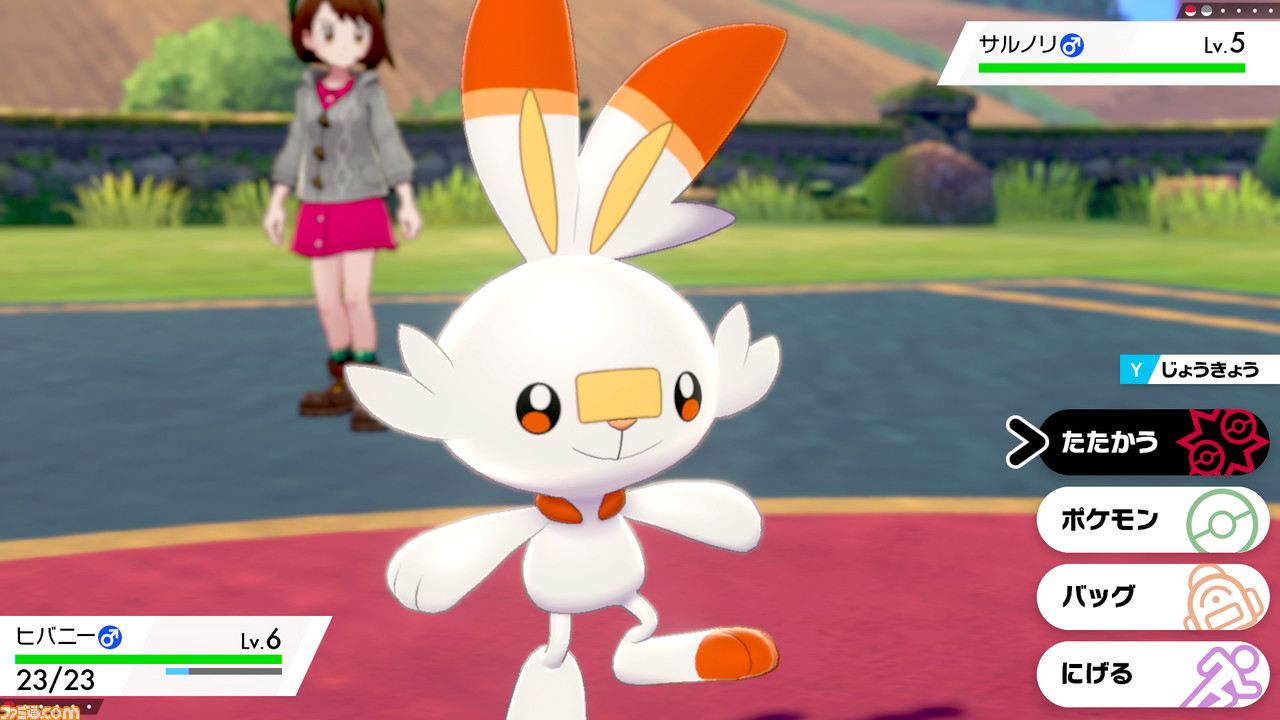The image size is (1280, 720).
Task: Select the crossed-Pokéball Fight icon
Action: [x=1222, y=442]
